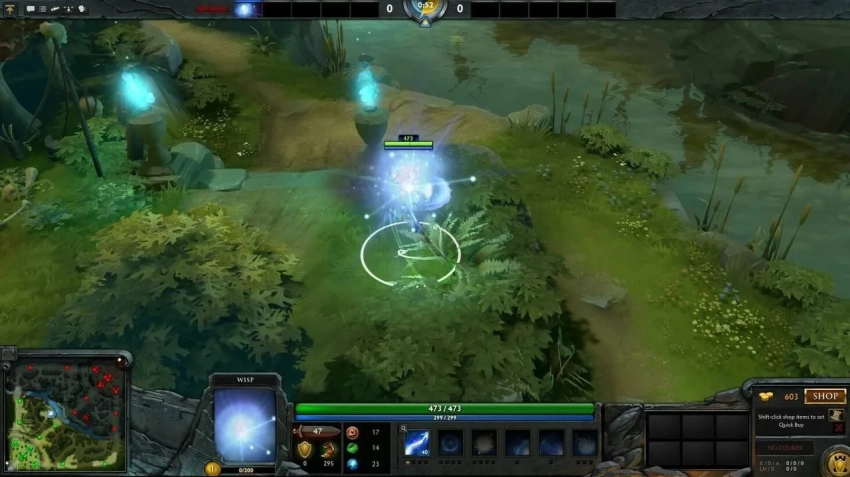Screen dimensions: 850x477
Task: Activate the Relocate ultimate ability
Action: (586, 443)
